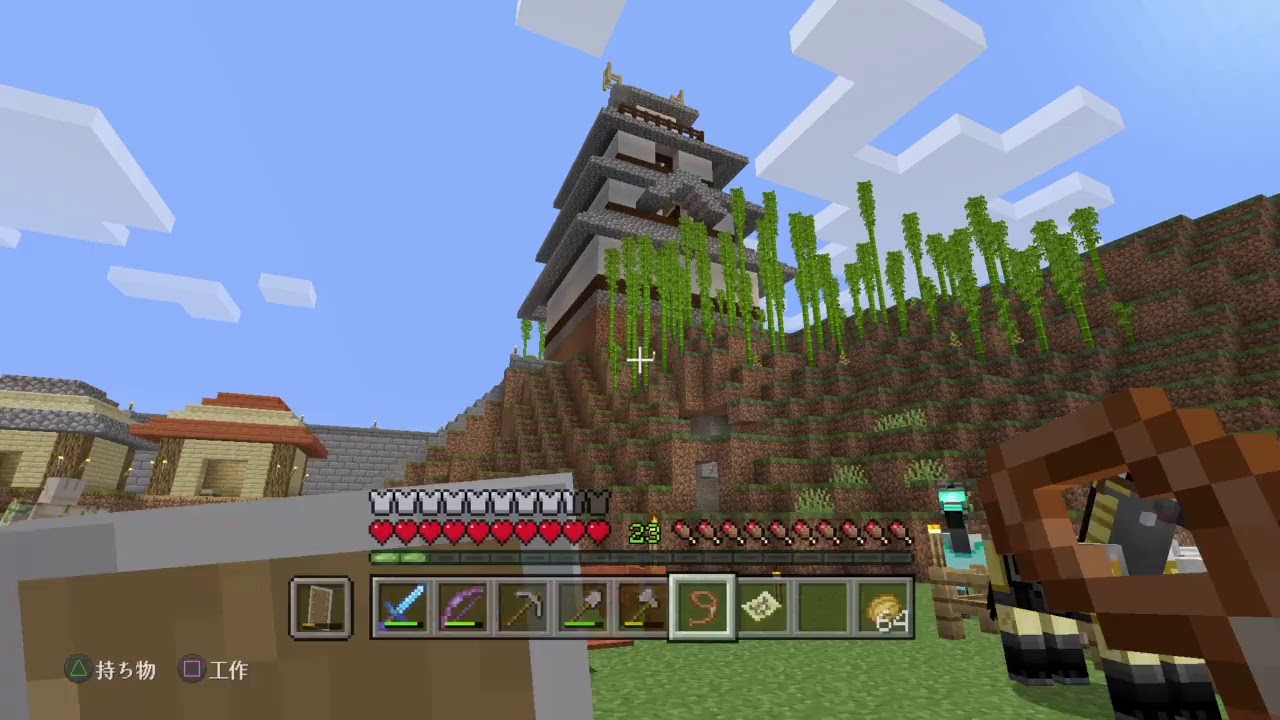Toggle the first heart in the health bar

(x=381, y=531)
